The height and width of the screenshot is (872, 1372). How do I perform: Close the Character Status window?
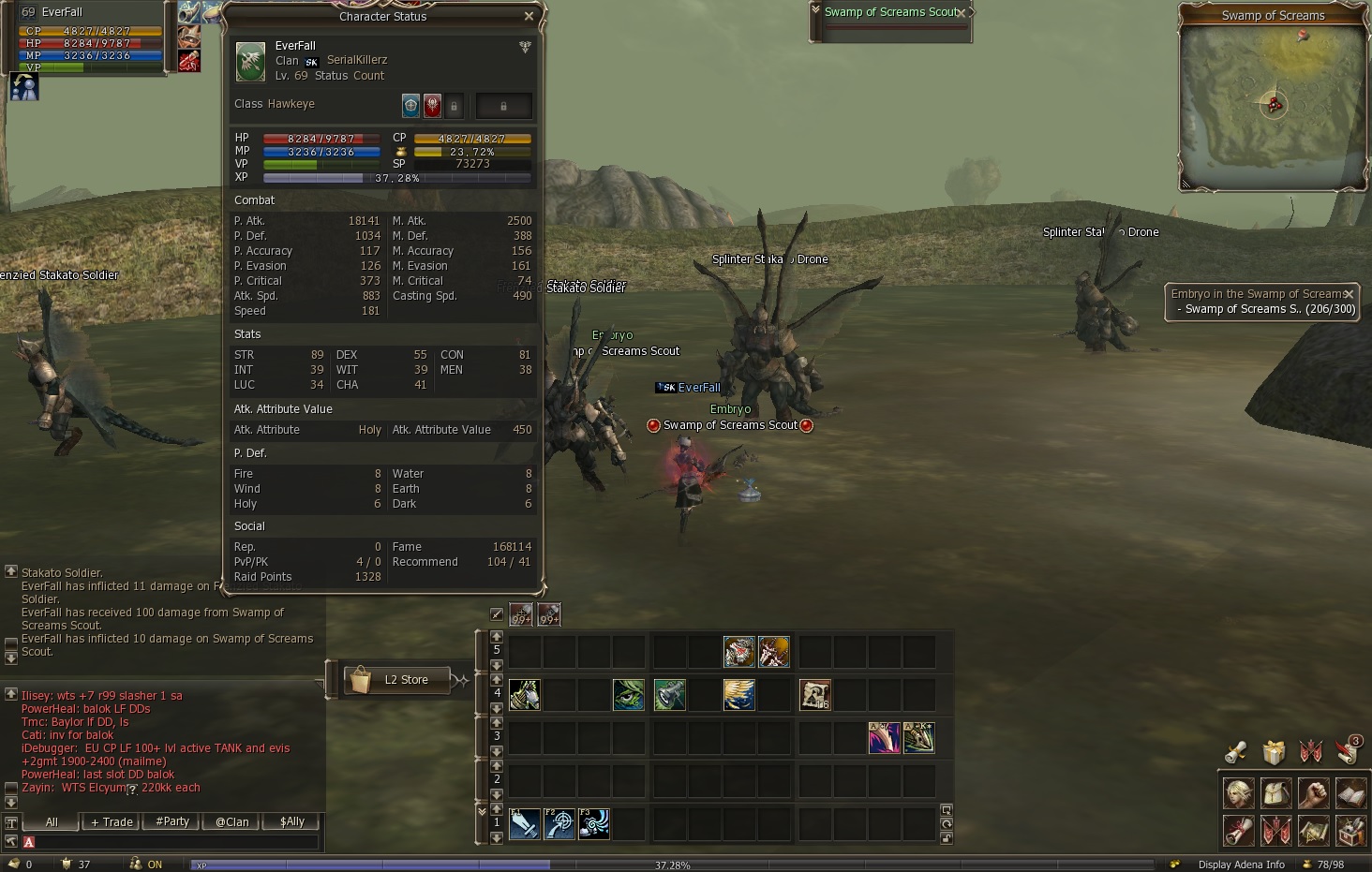point(529,16)
